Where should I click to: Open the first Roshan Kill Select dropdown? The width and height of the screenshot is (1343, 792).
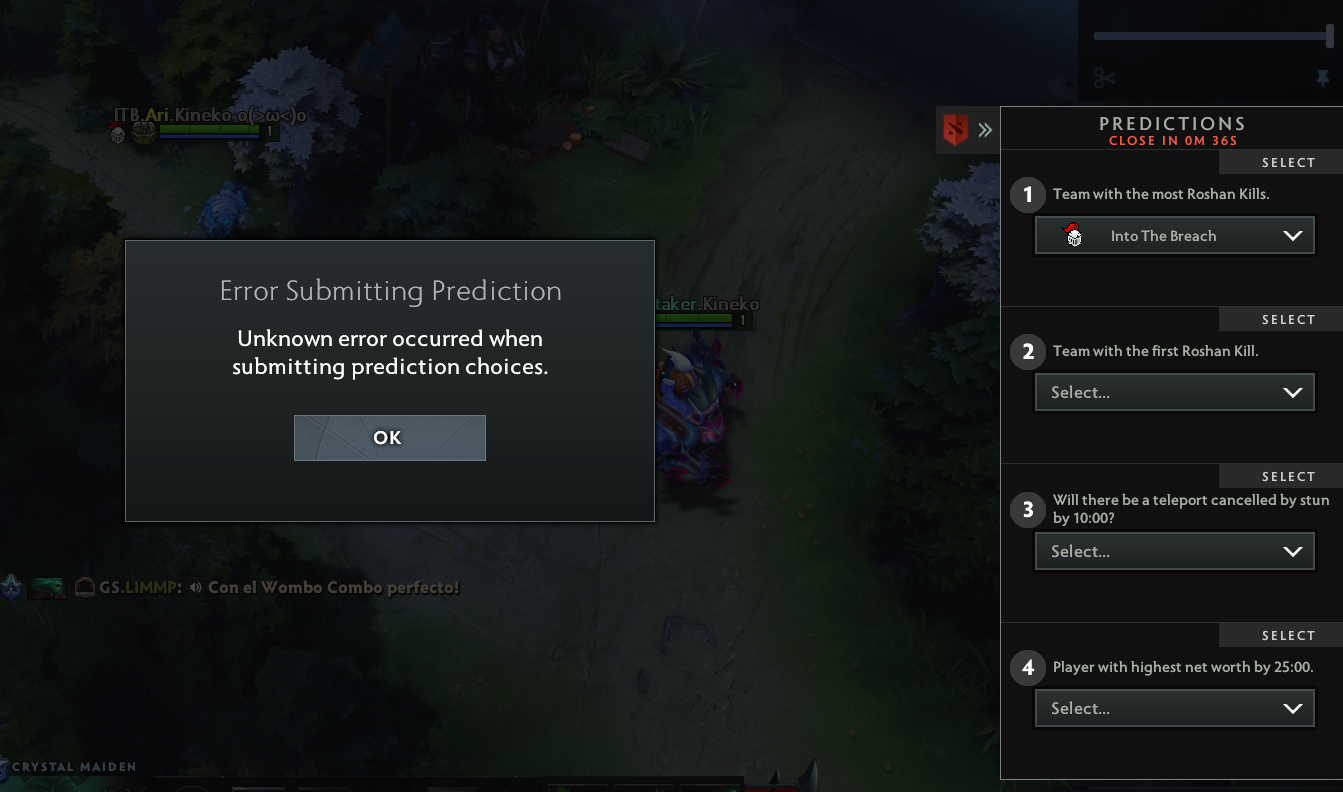1175,392
